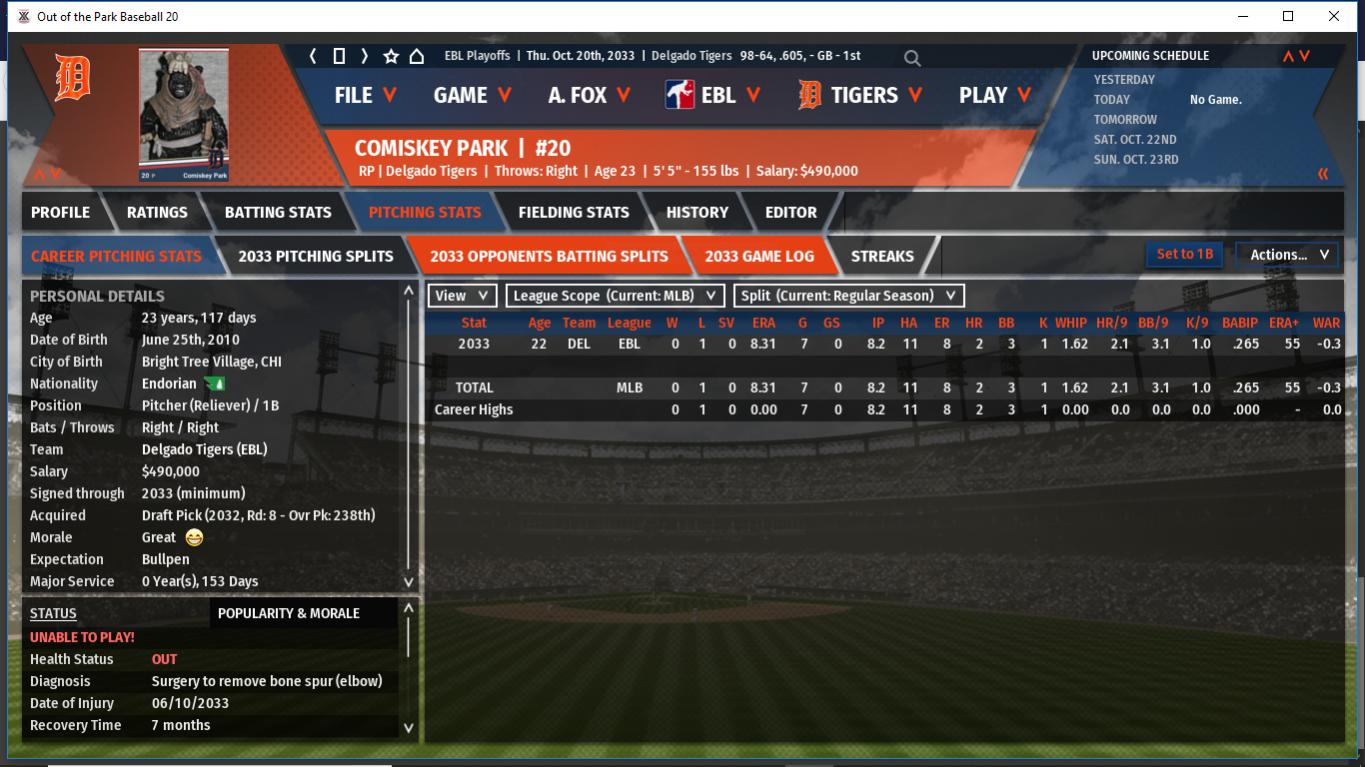Open the League Scope dropdown
This screenshot has width=1365, height=767.
[615, 296]
